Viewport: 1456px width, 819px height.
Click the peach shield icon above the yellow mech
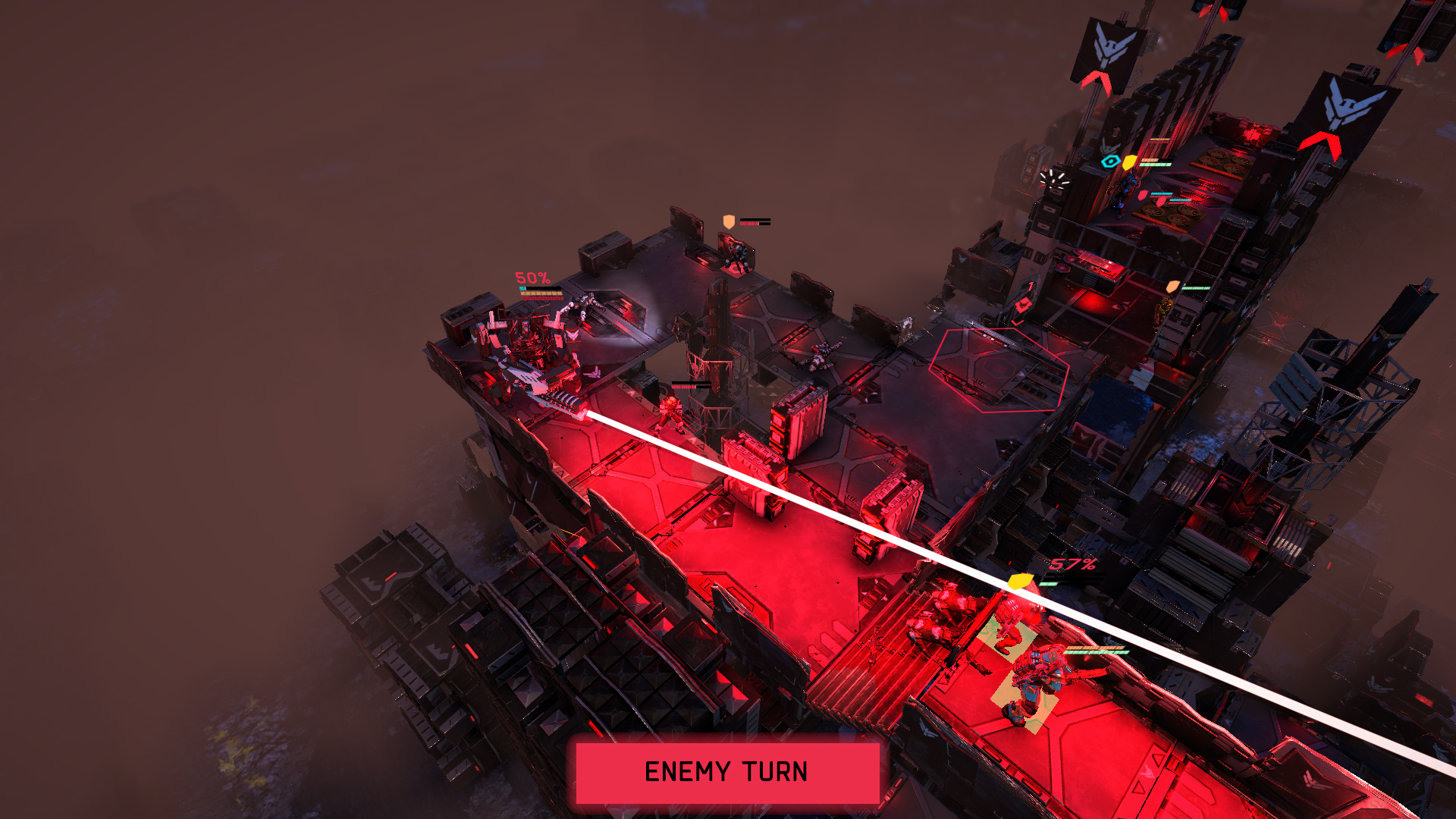pos(1172,287)
